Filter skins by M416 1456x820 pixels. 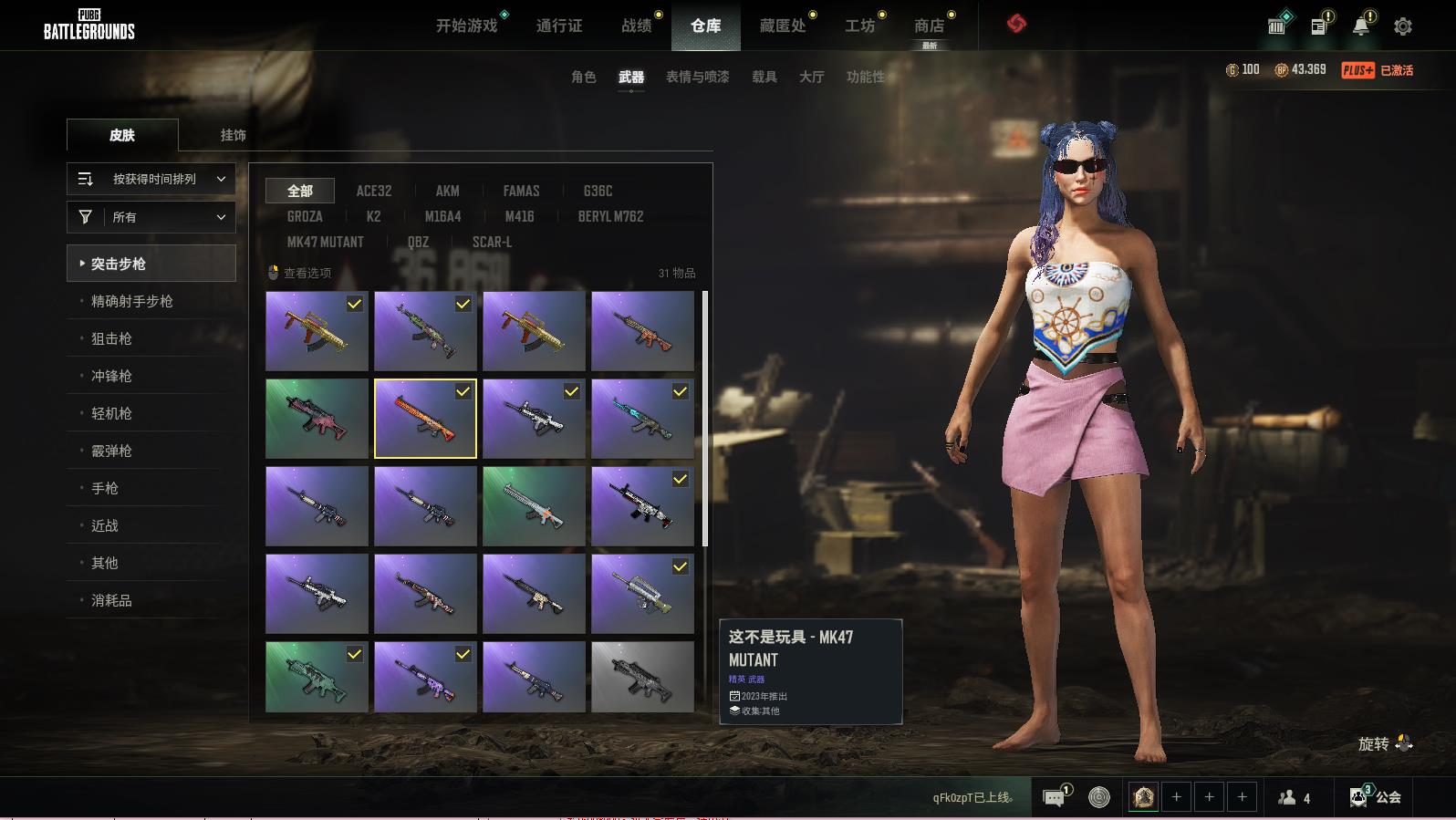click(519, 216)
